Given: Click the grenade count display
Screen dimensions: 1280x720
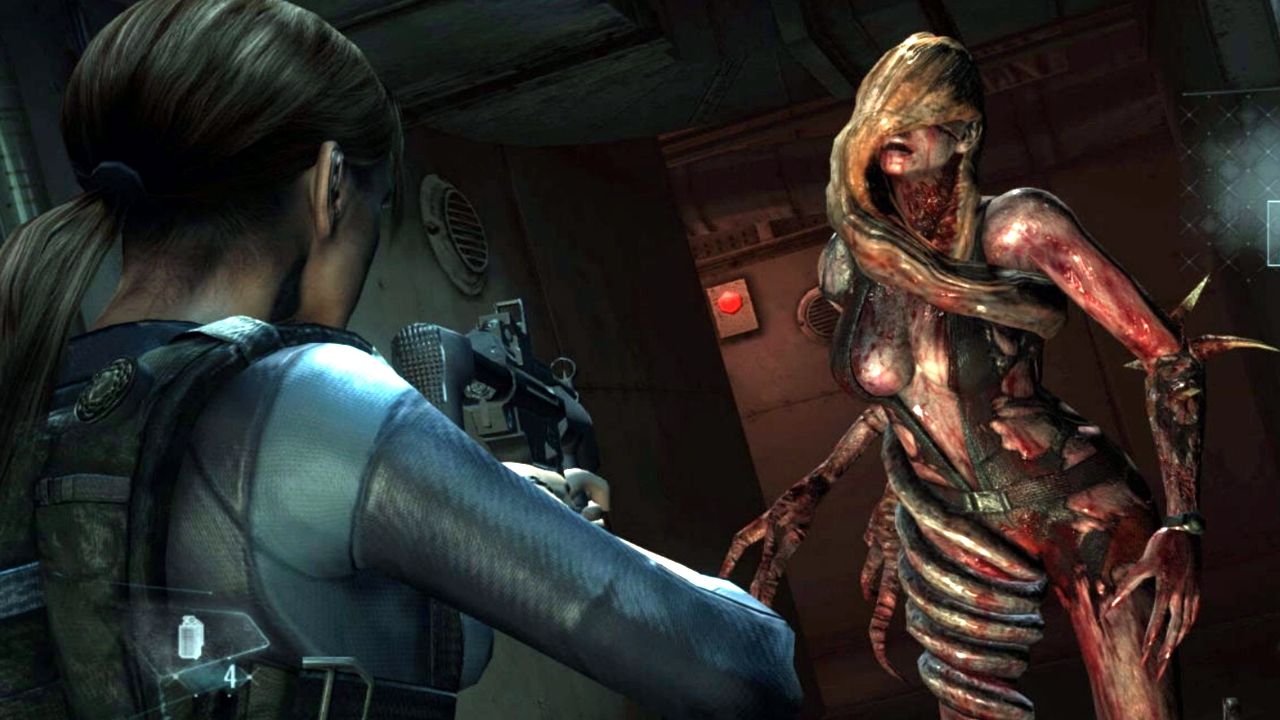Looking at the screenshot, I should point(232,678).
